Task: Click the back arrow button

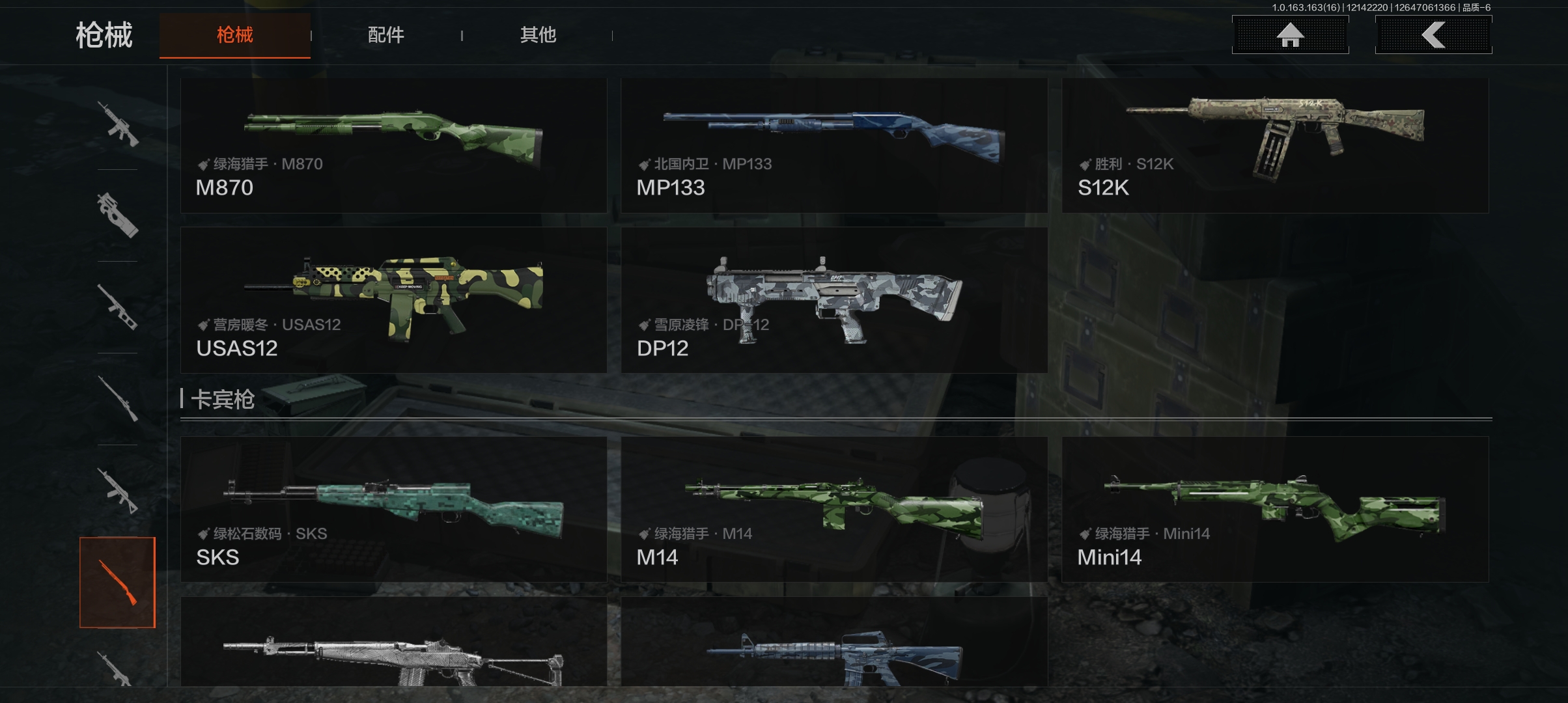Action: coord(1433,35)
